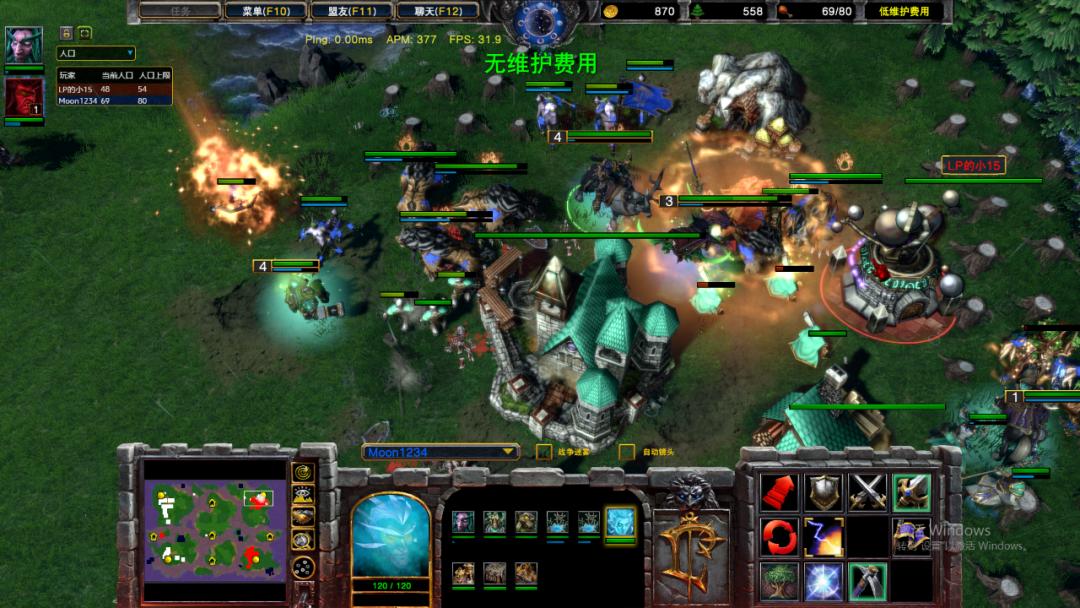
Task: Open the 人口 statistics dropdown
Action: [95, 53]
